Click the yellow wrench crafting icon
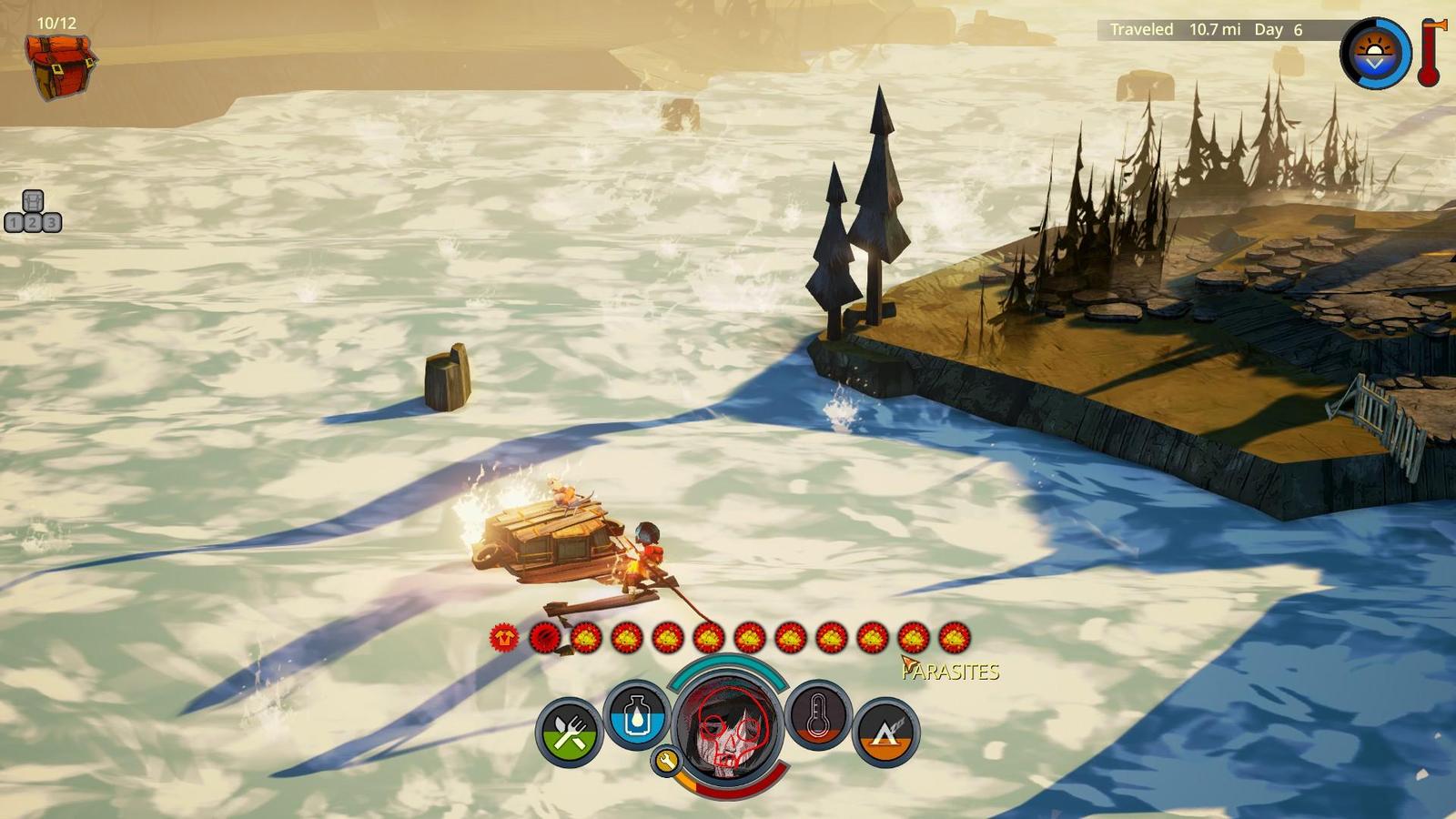This screenshot has height=819, width=1456. point(666,762)
